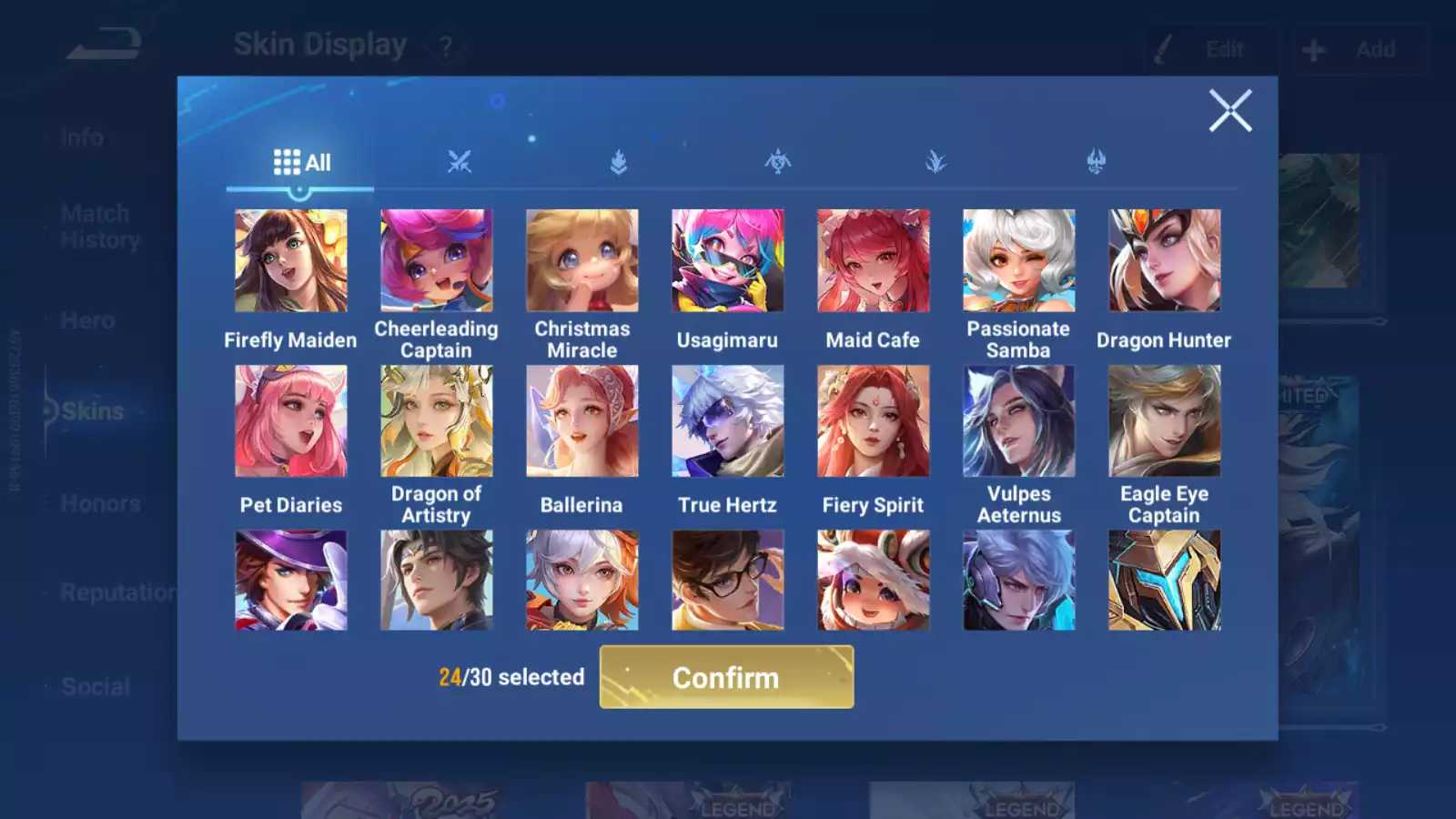Choose the Fiery Spirit skin
Image resolution: width=1456 pixels, height=819 pixels.
[874, 421]
